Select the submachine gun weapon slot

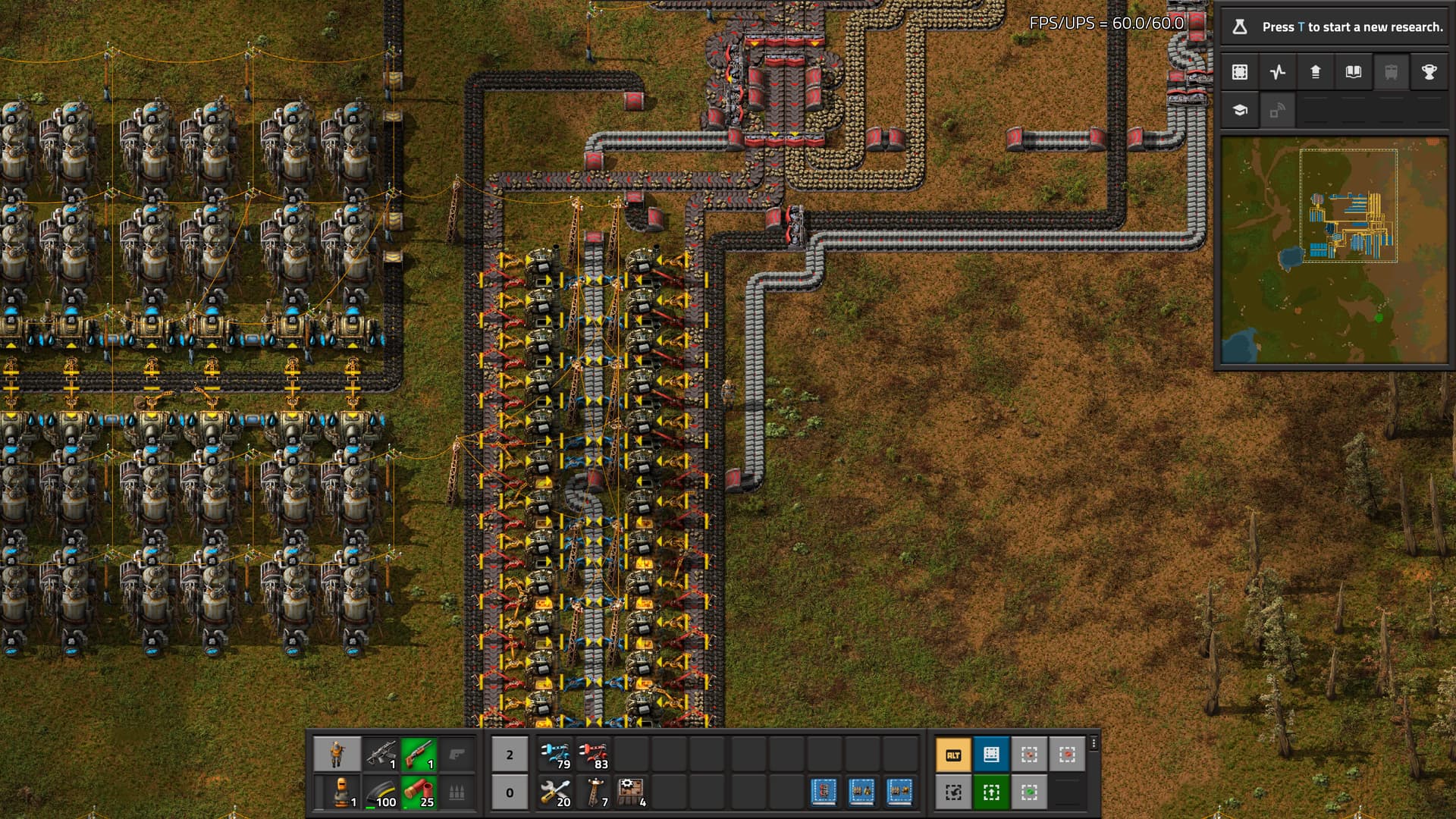[x=381, y=755]
